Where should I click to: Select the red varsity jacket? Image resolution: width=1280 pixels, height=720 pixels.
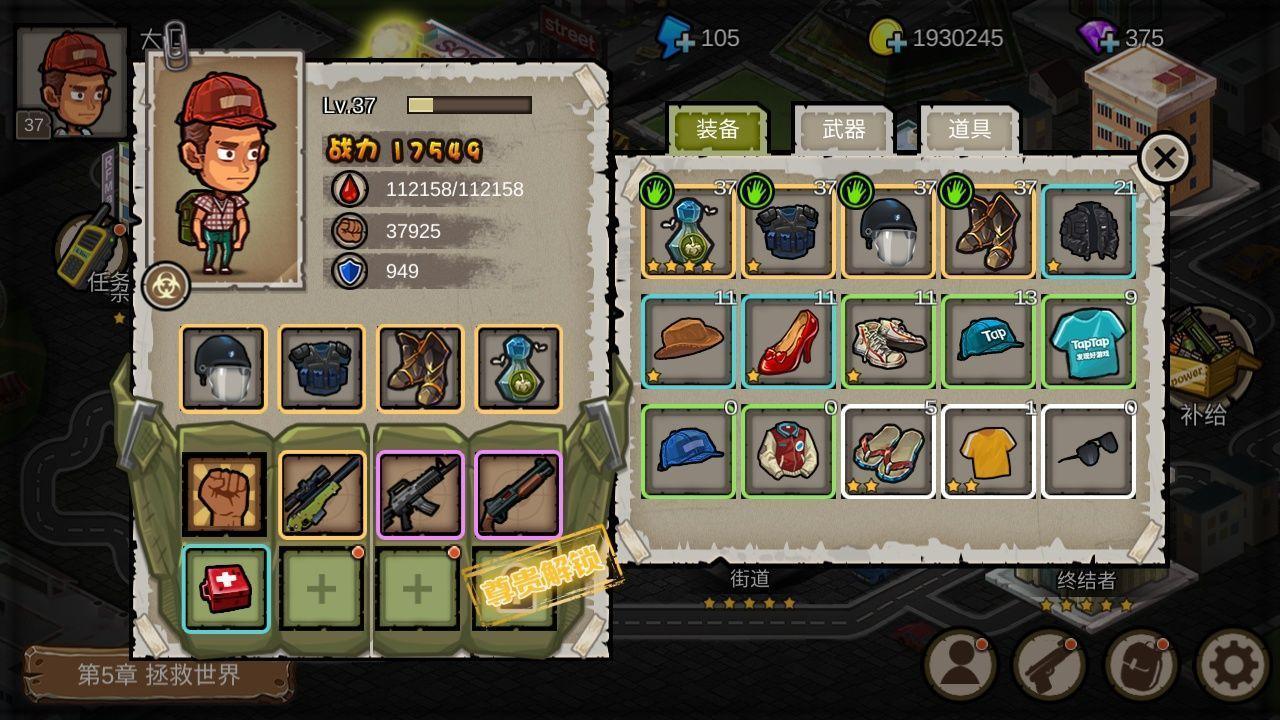tap(788, 451)
